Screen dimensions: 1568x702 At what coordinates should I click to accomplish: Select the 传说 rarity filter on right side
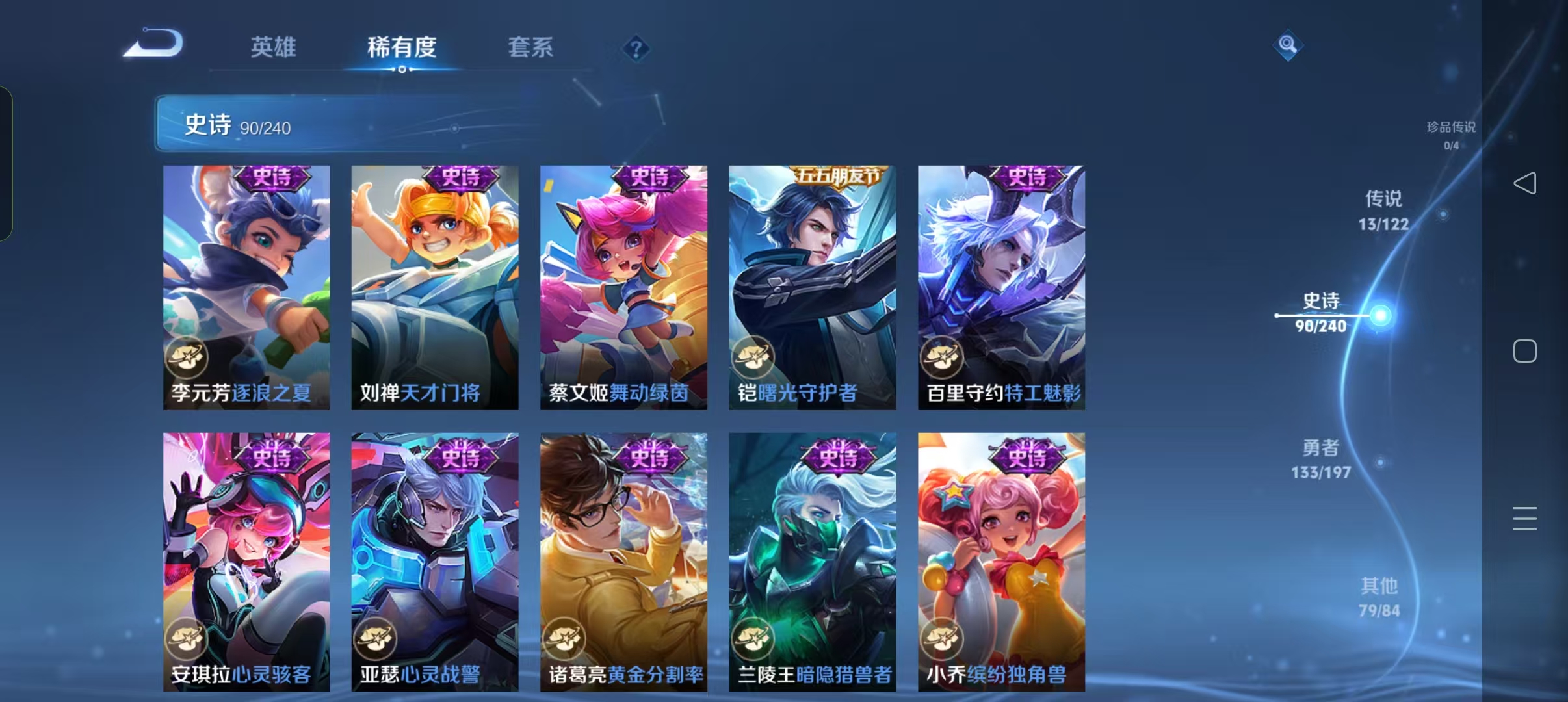[1383, 211]
